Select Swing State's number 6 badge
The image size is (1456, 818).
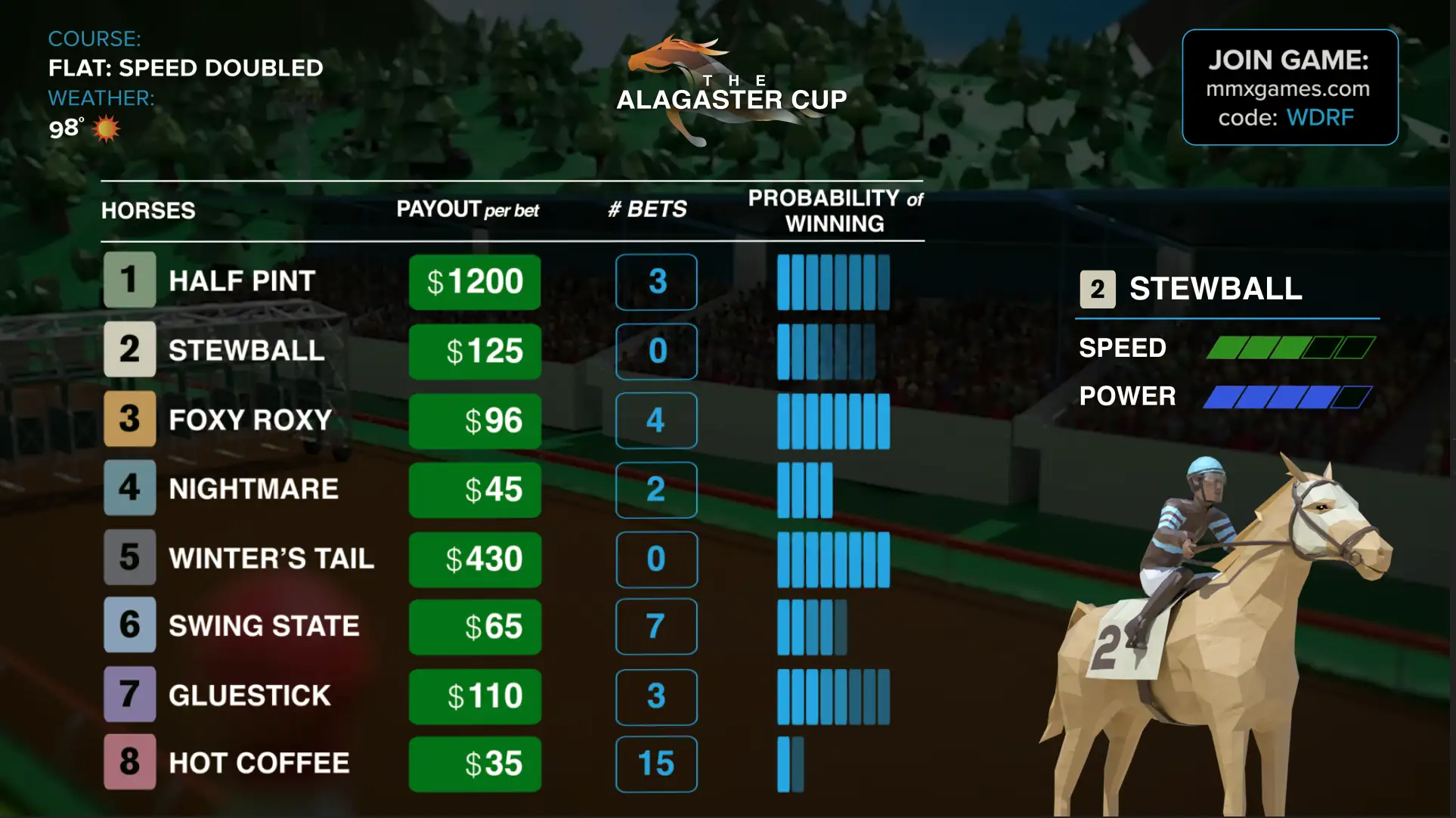click(129, 626)
